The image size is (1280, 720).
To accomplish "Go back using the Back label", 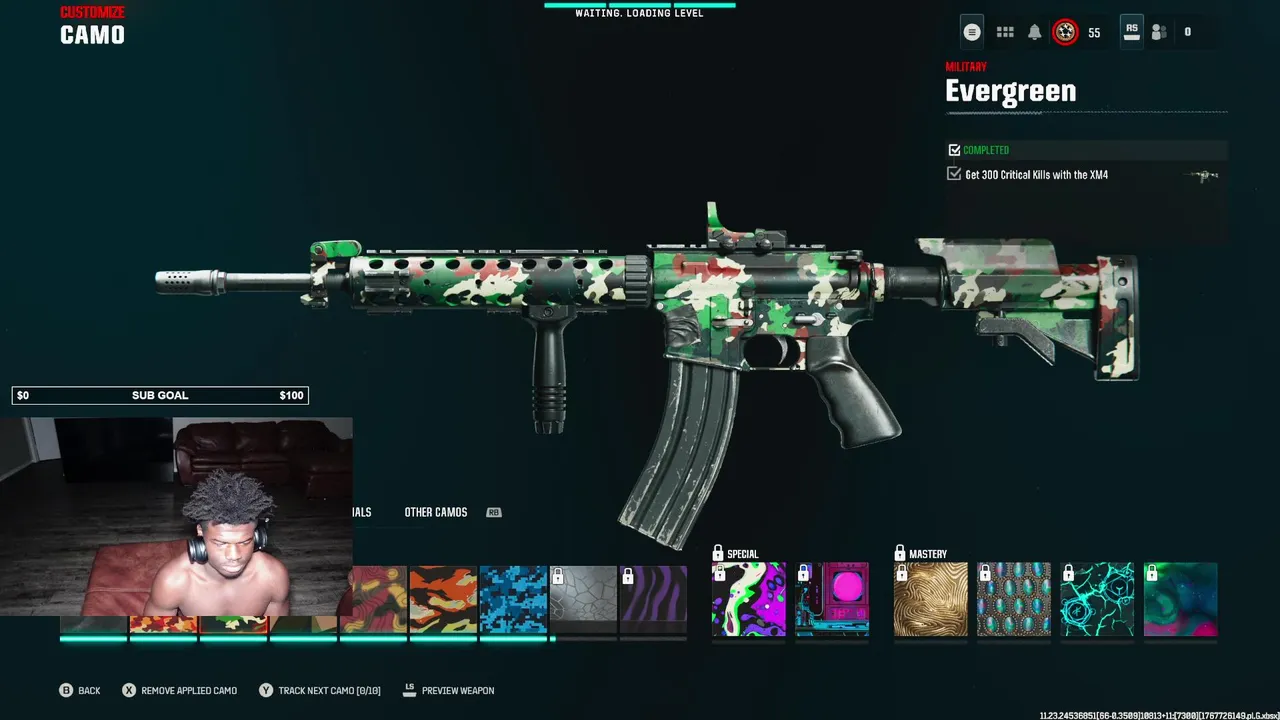I will [x=89, y=691].
